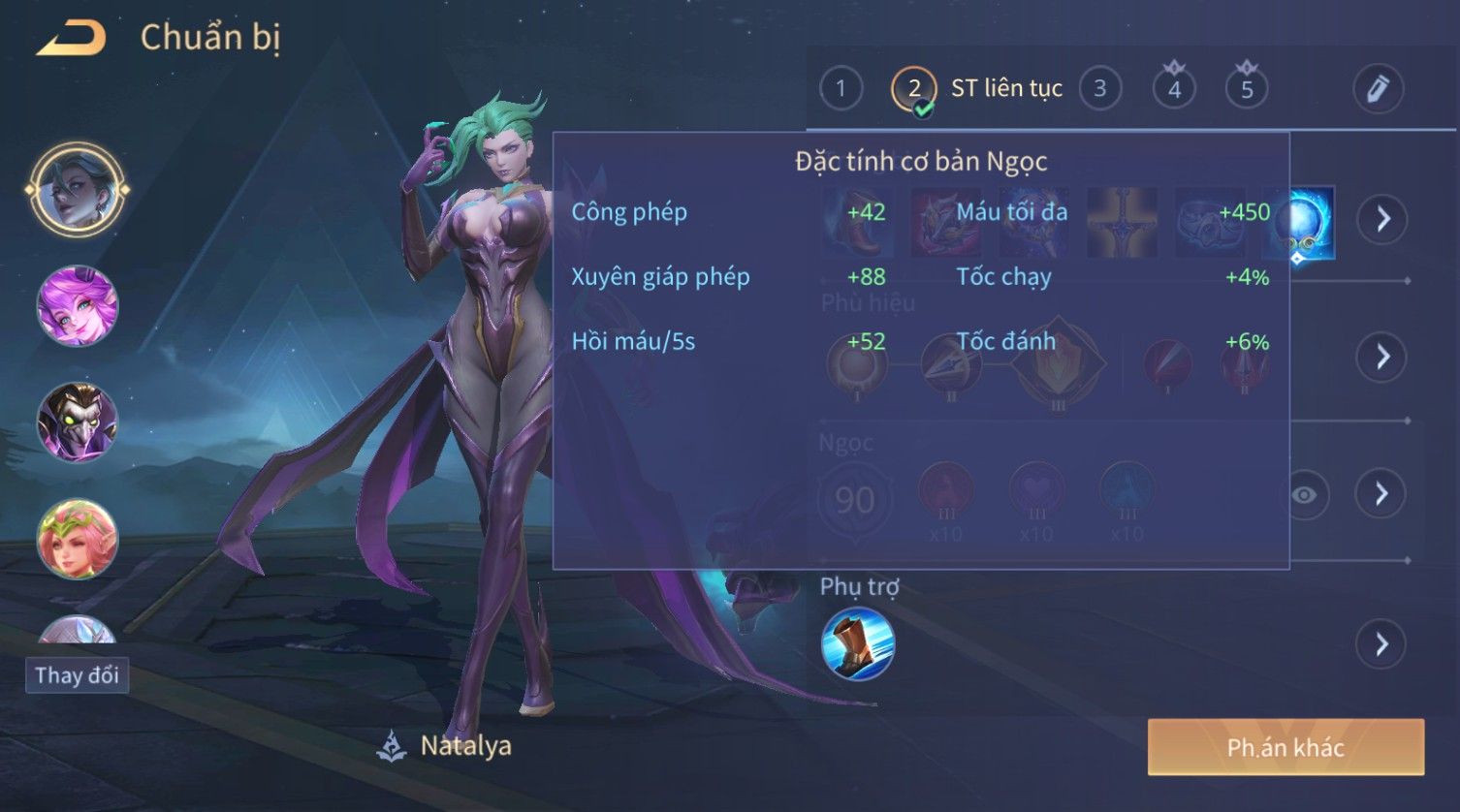Click the Thay đổi button
The height and width of the screenshot is (812, 1460).
tap(77, 675)
